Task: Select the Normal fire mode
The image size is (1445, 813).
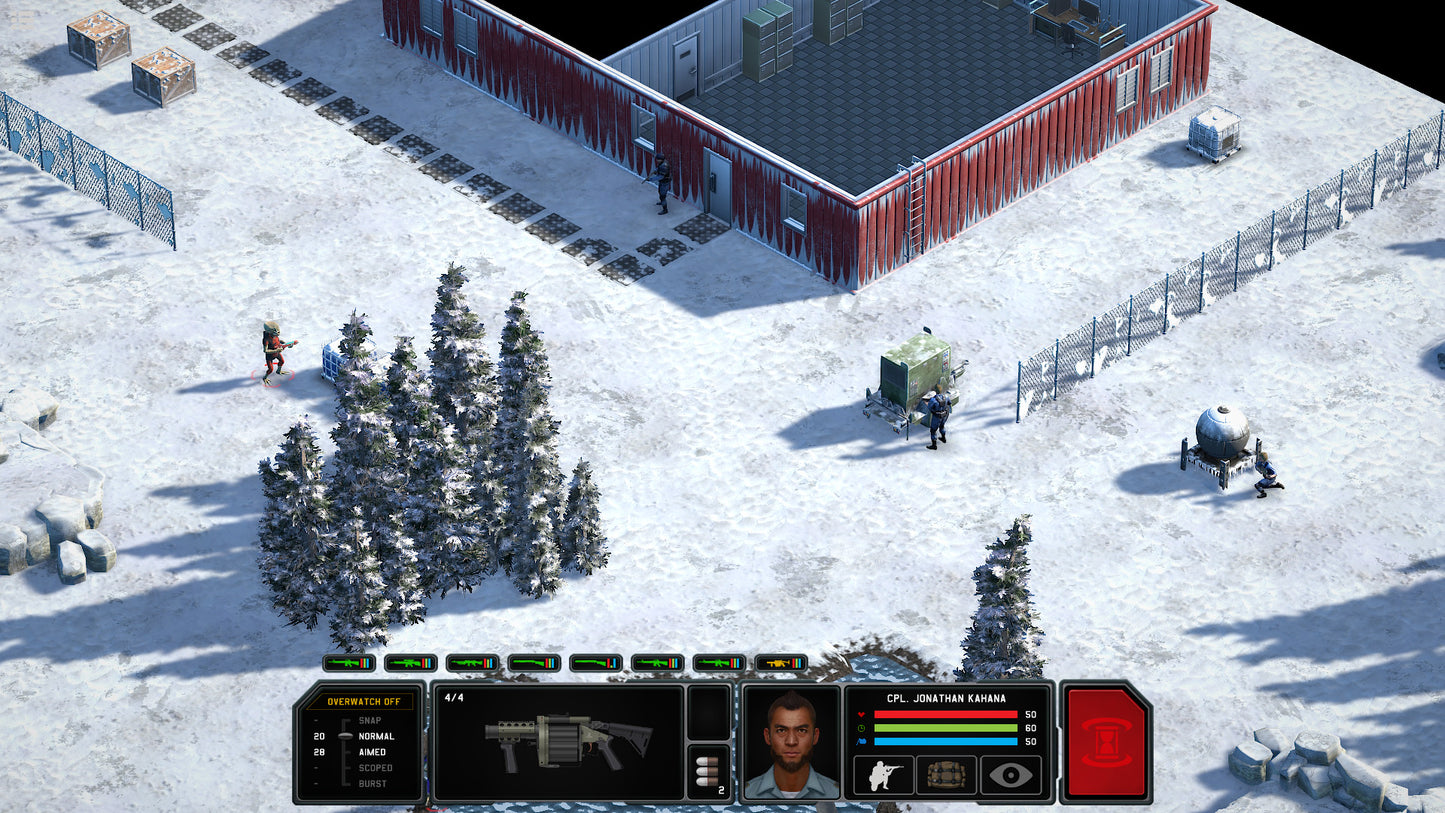Action: pyautogui.click(x=378, y=737)
